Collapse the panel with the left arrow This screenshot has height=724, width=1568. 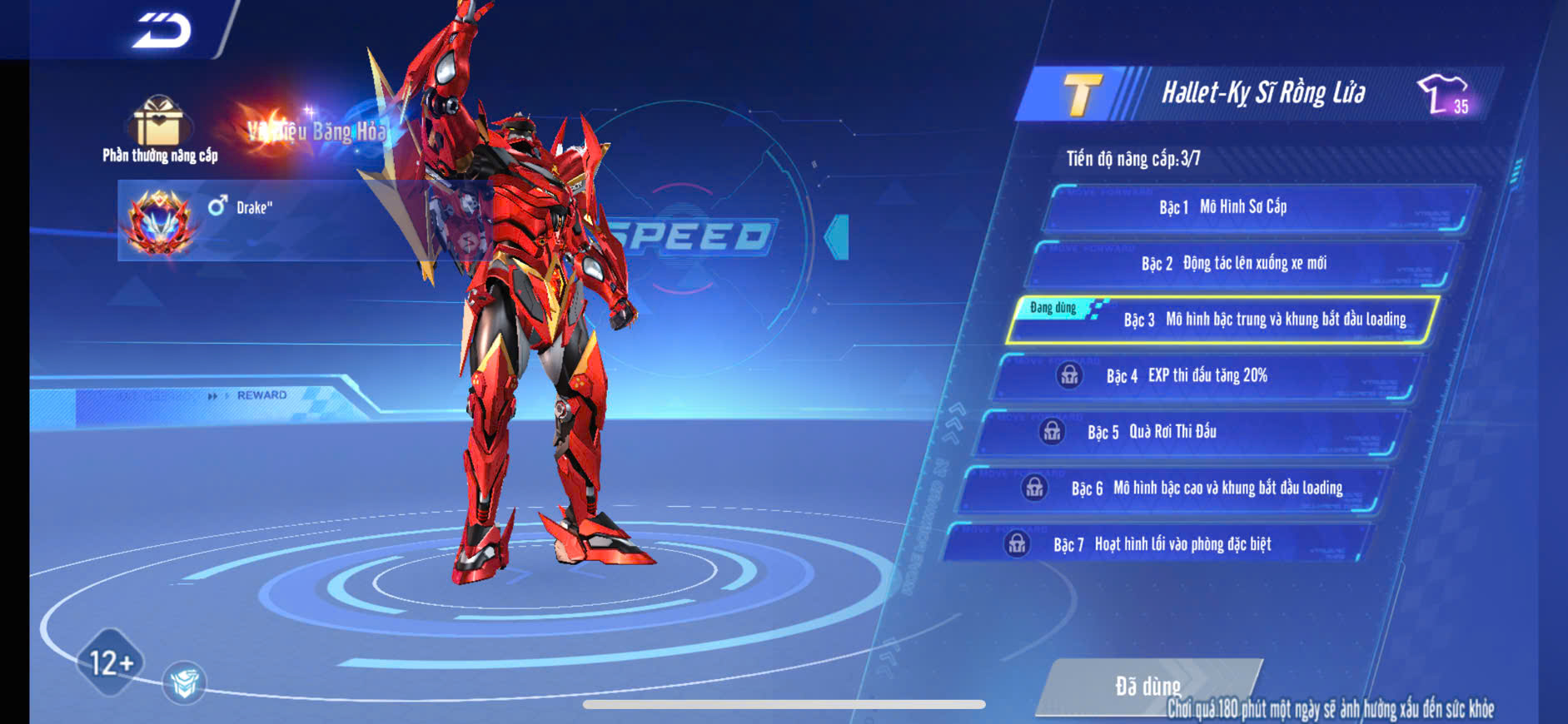(837, 237)
